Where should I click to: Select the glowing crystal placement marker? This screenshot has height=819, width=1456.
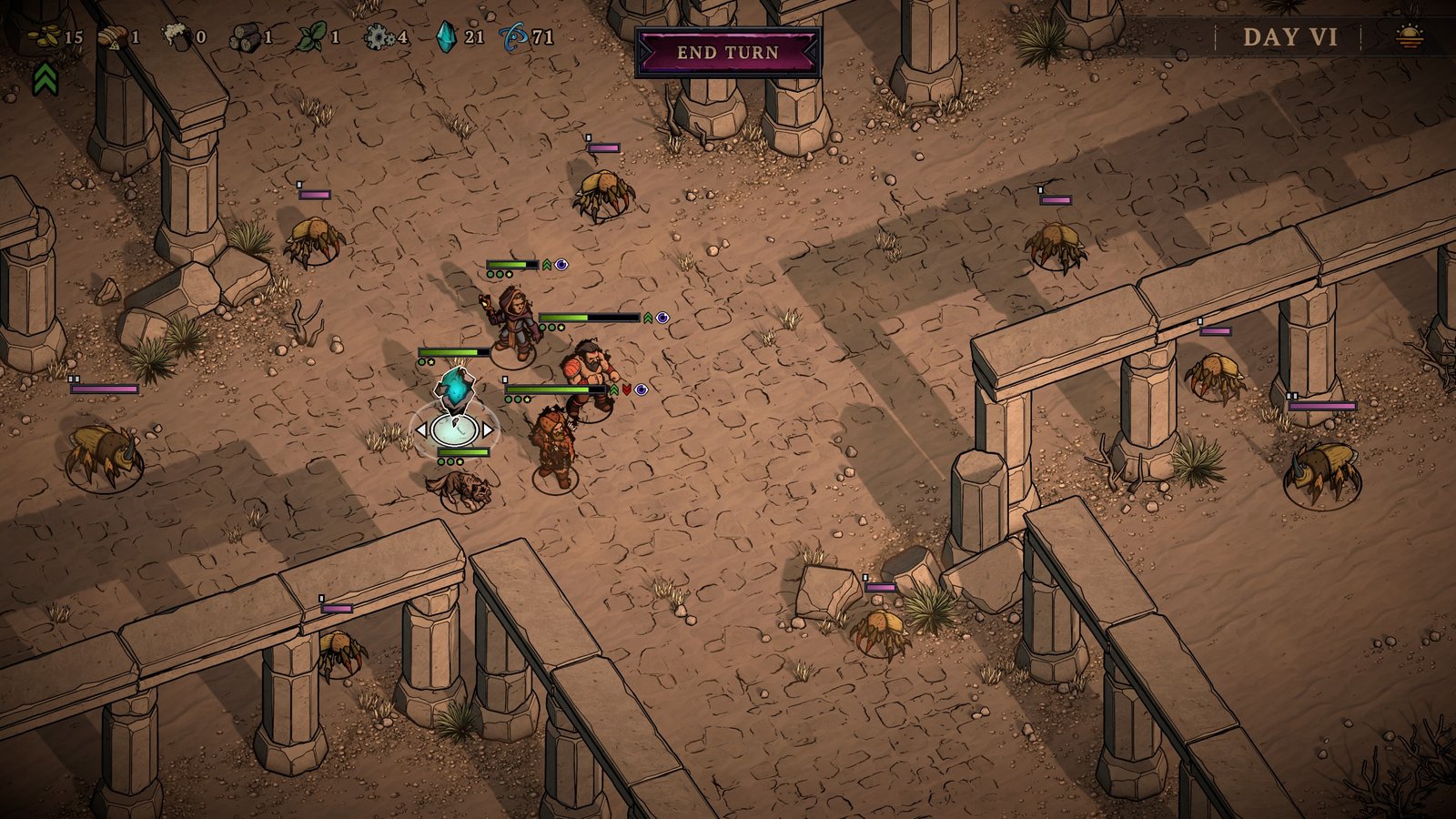(x=454, y=429)
